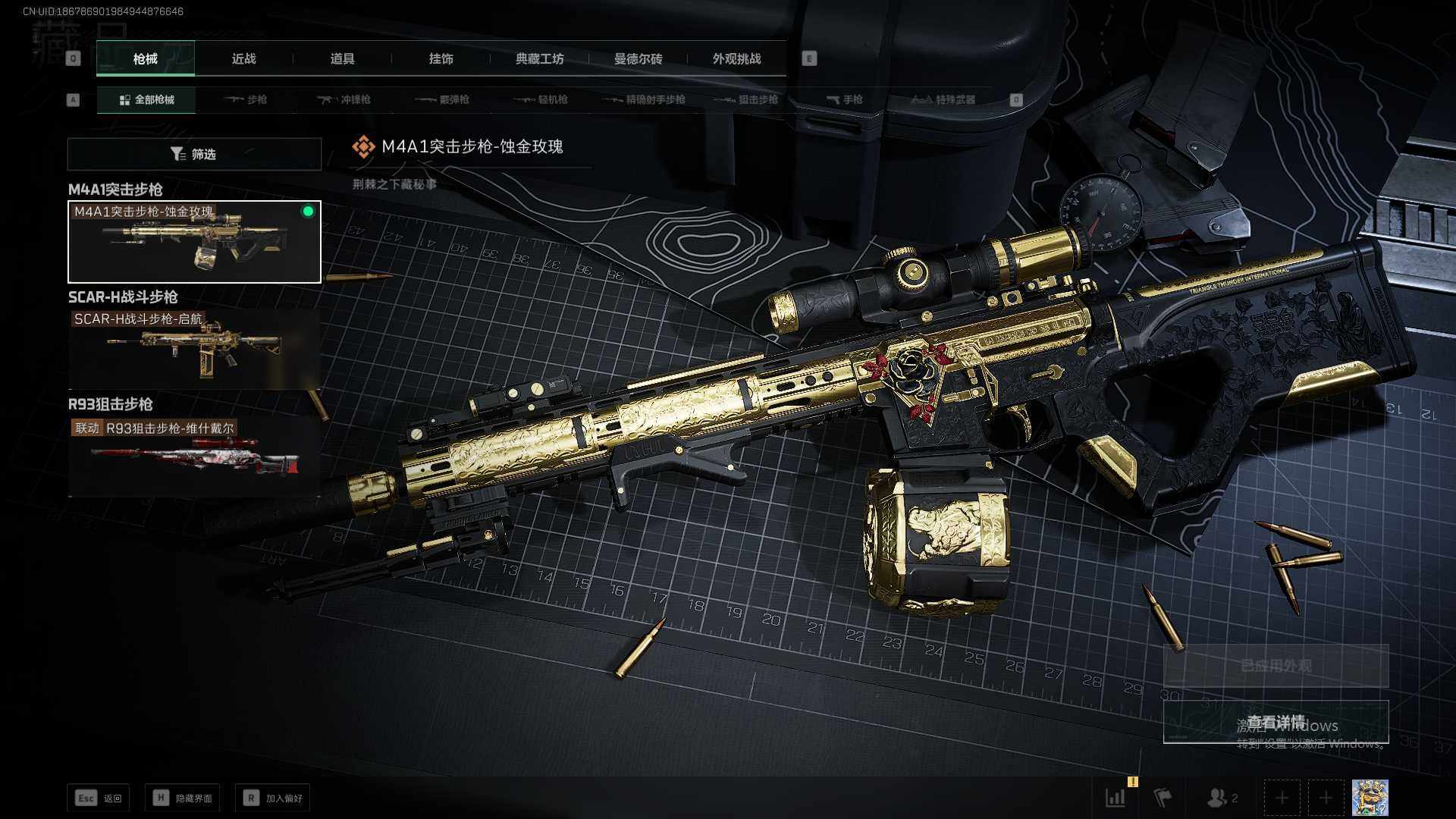This screenshot has height=819, width=1456.
Task: Open the 道具 items tab
Action: click(x=342, y=58)
